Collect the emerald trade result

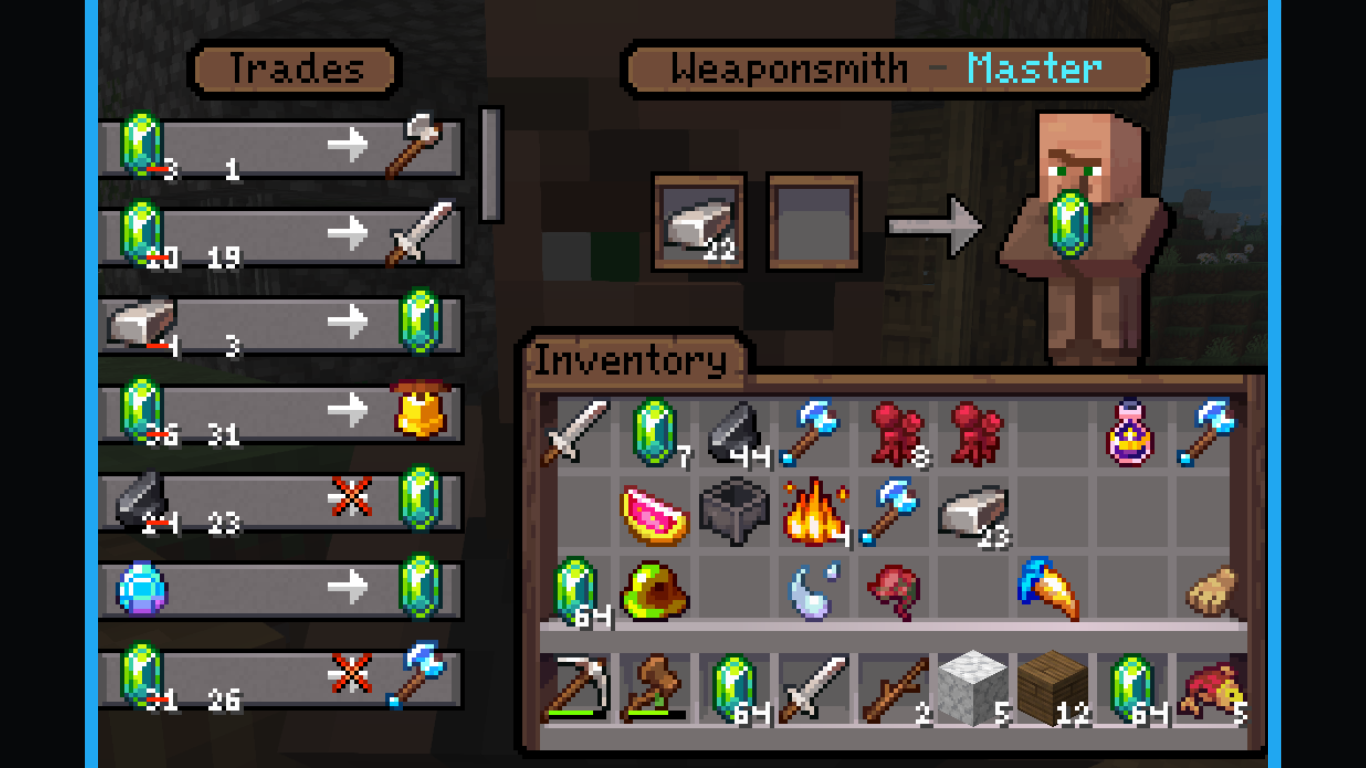pyautogui.click(x=1071, y=224)
